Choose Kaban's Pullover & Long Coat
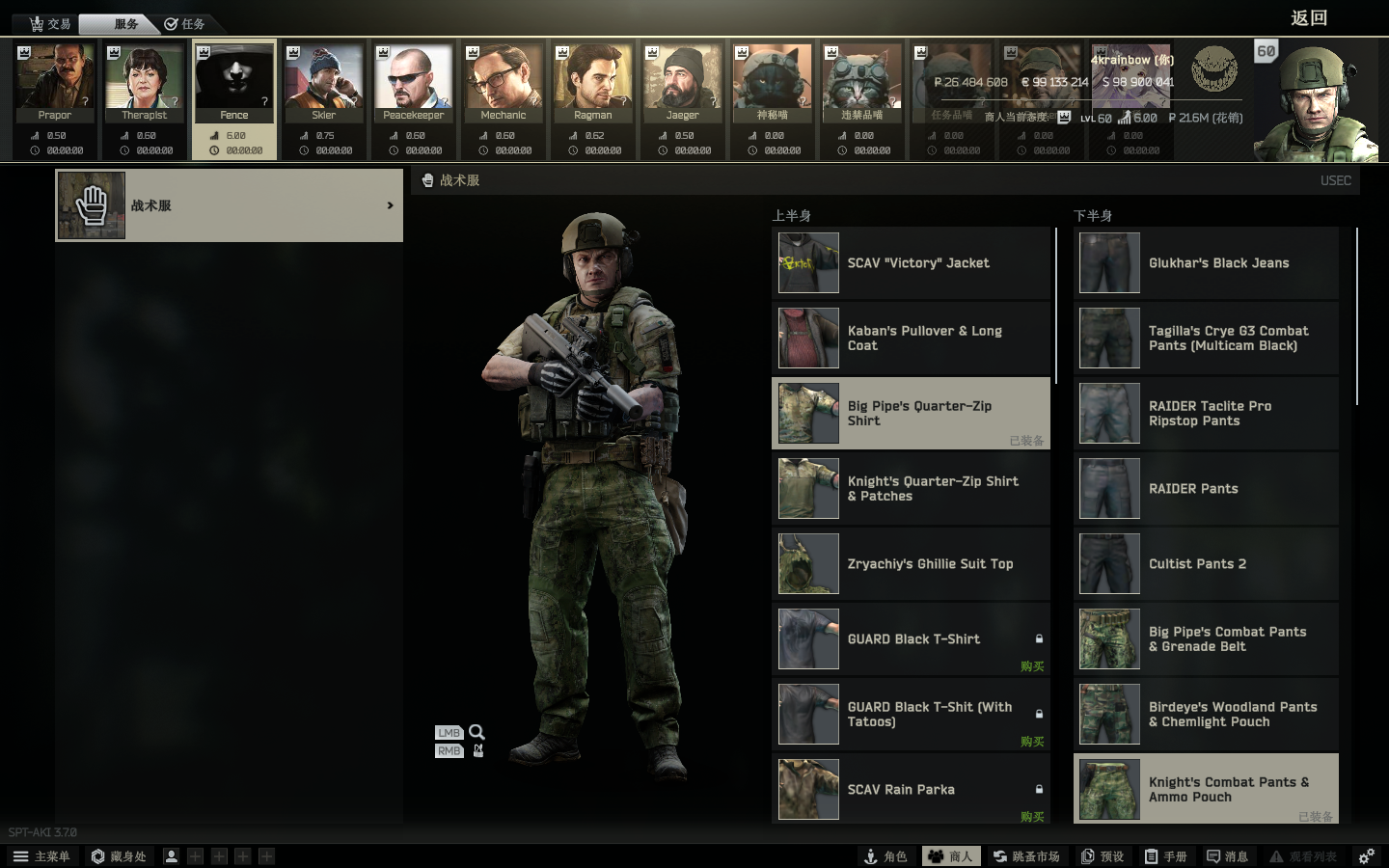The width and height of the screenshot is (1389, 868). point(911,339)
